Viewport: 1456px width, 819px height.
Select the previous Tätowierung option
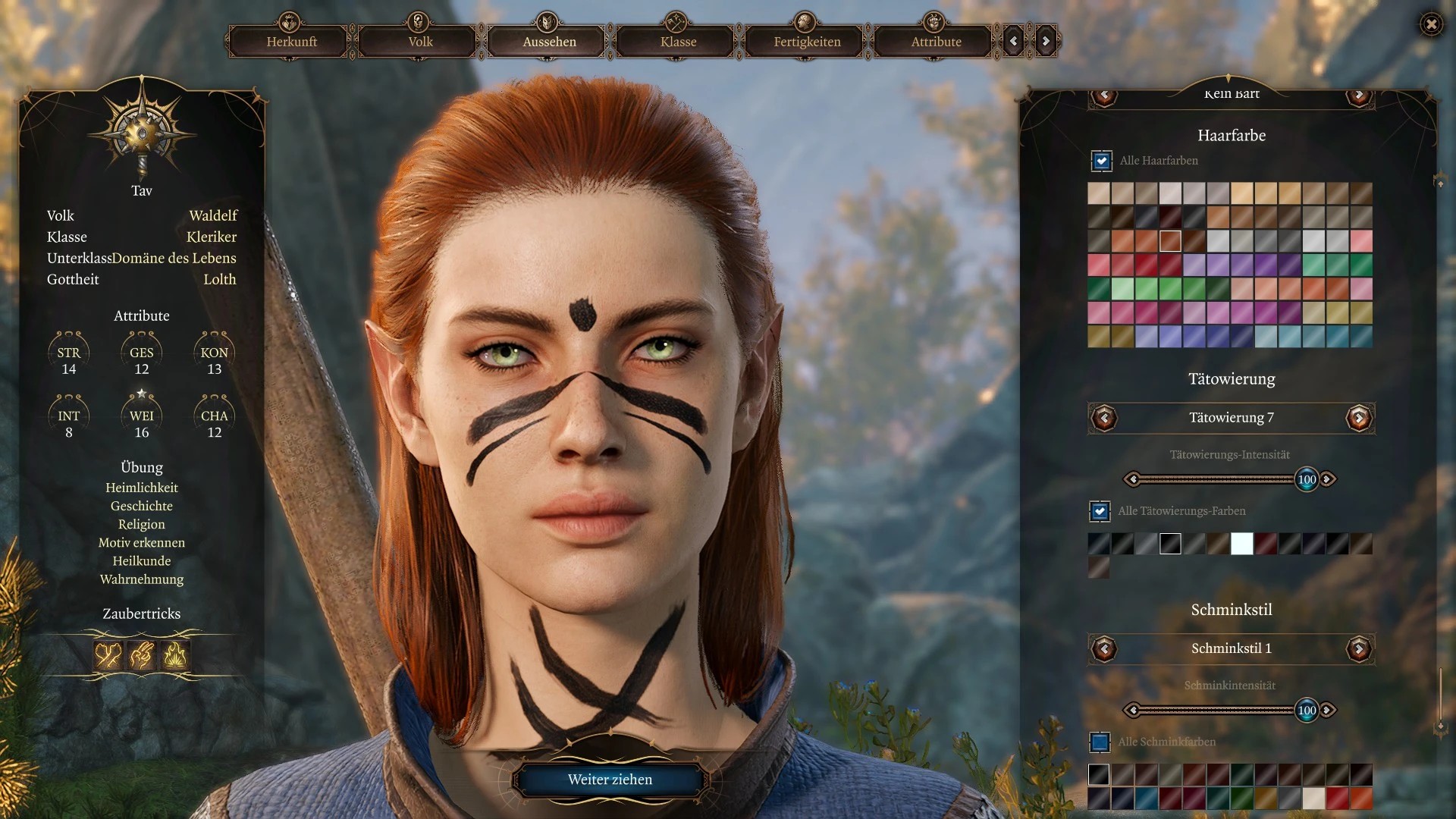tap(1104, 418)
